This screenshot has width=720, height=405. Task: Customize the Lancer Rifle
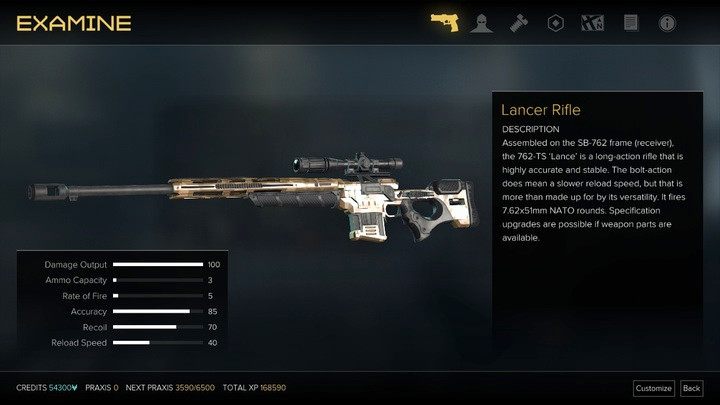click(653, 388)
